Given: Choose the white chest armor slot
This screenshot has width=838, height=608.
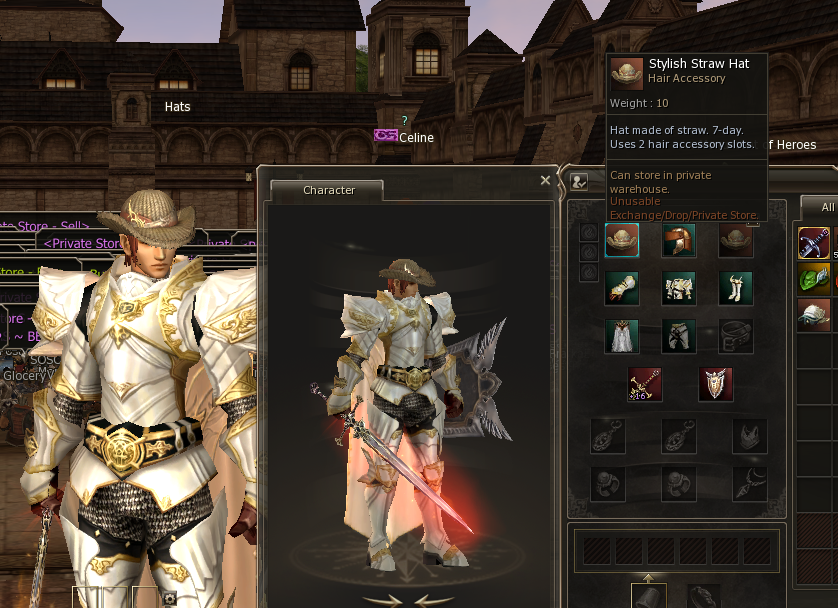Looking at the screenshot, I should [679, 288].
